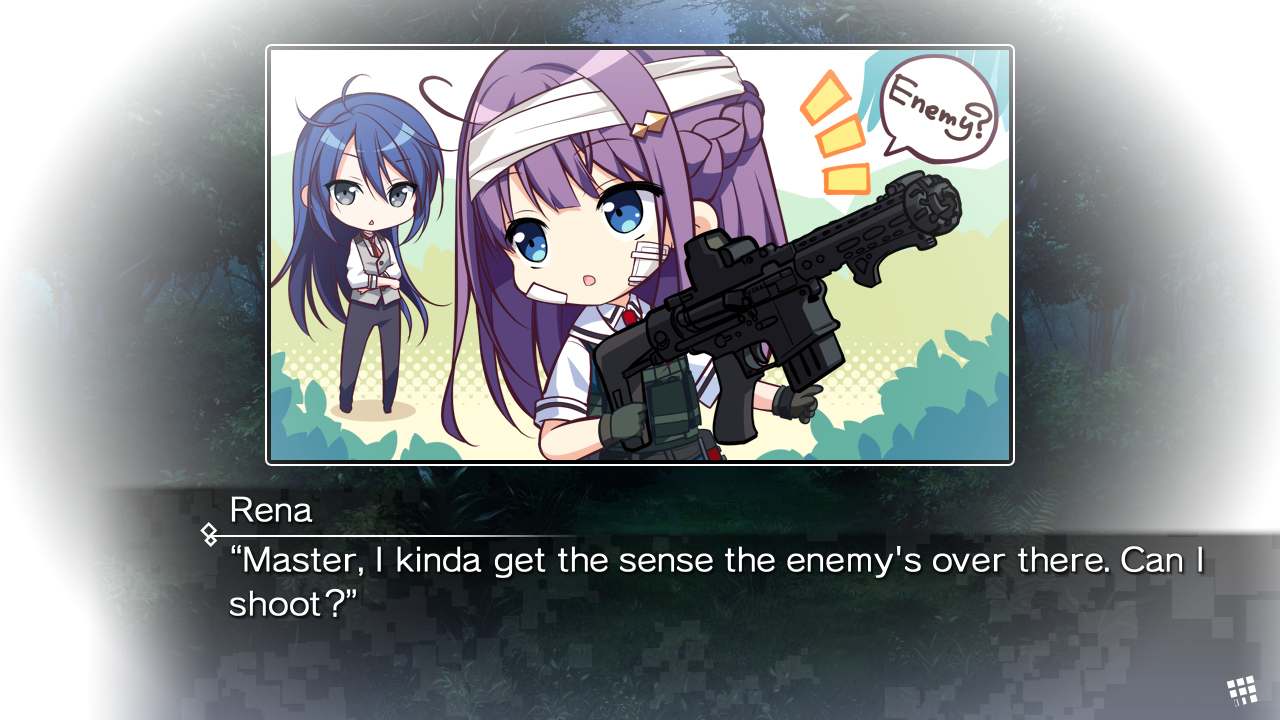The width and height of the screenshot is (1280, 720).
Task: Click the white border of the illustration frame
Action: point(640,47)
